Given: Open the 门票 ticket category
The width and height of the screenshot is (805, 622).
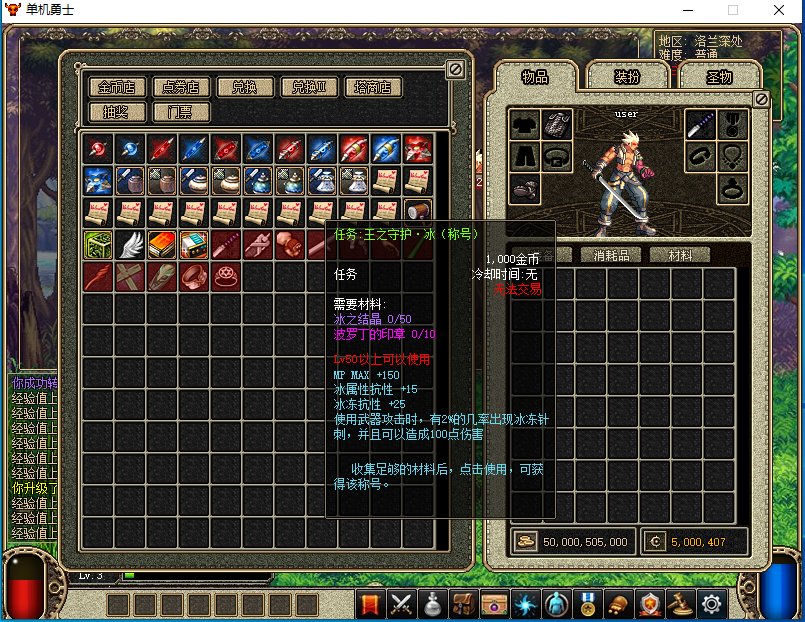Looking at the screenshot, I should pos(180,111).
